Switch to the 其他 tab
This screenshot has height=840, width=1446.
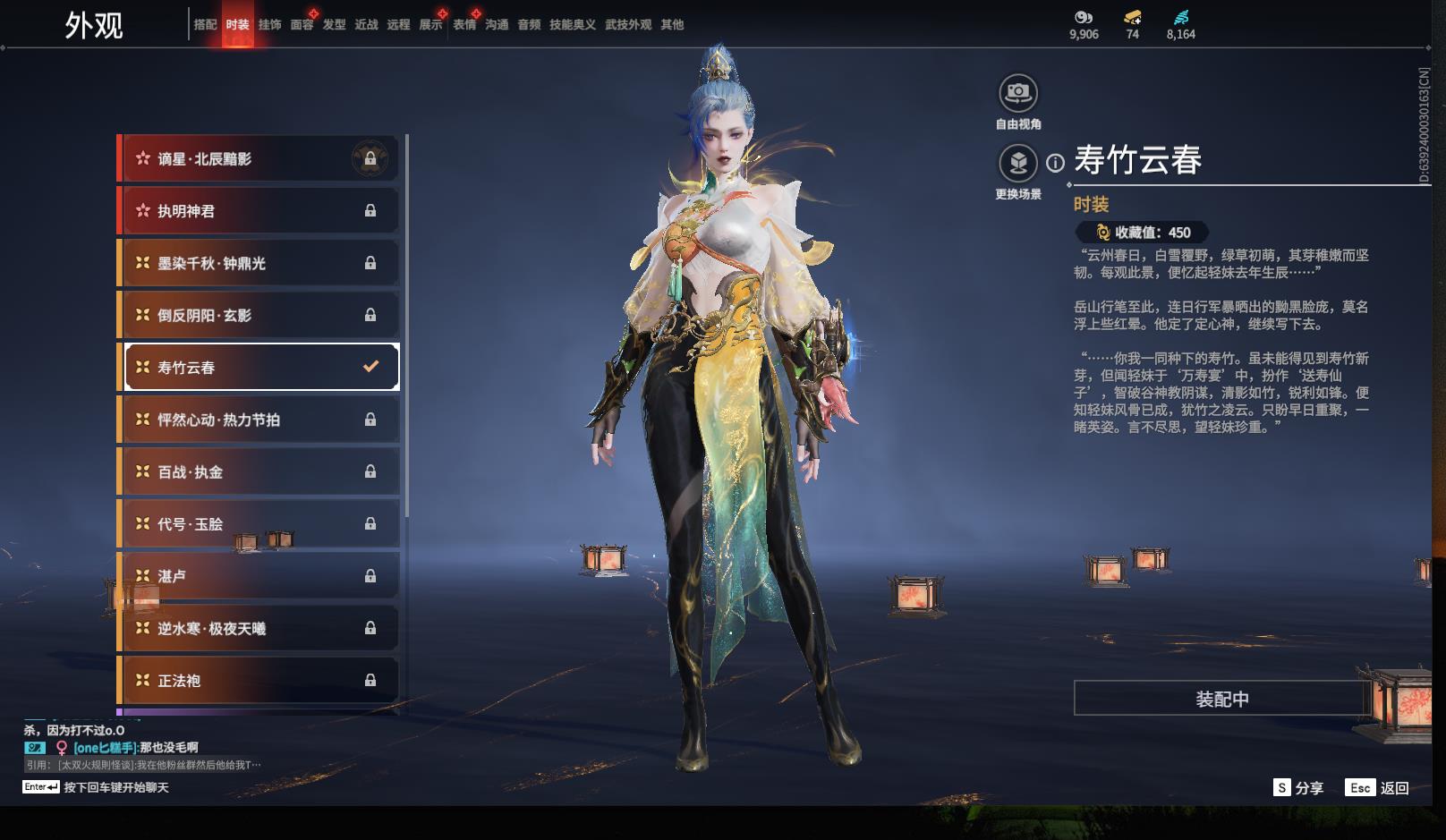coord(671,25)
